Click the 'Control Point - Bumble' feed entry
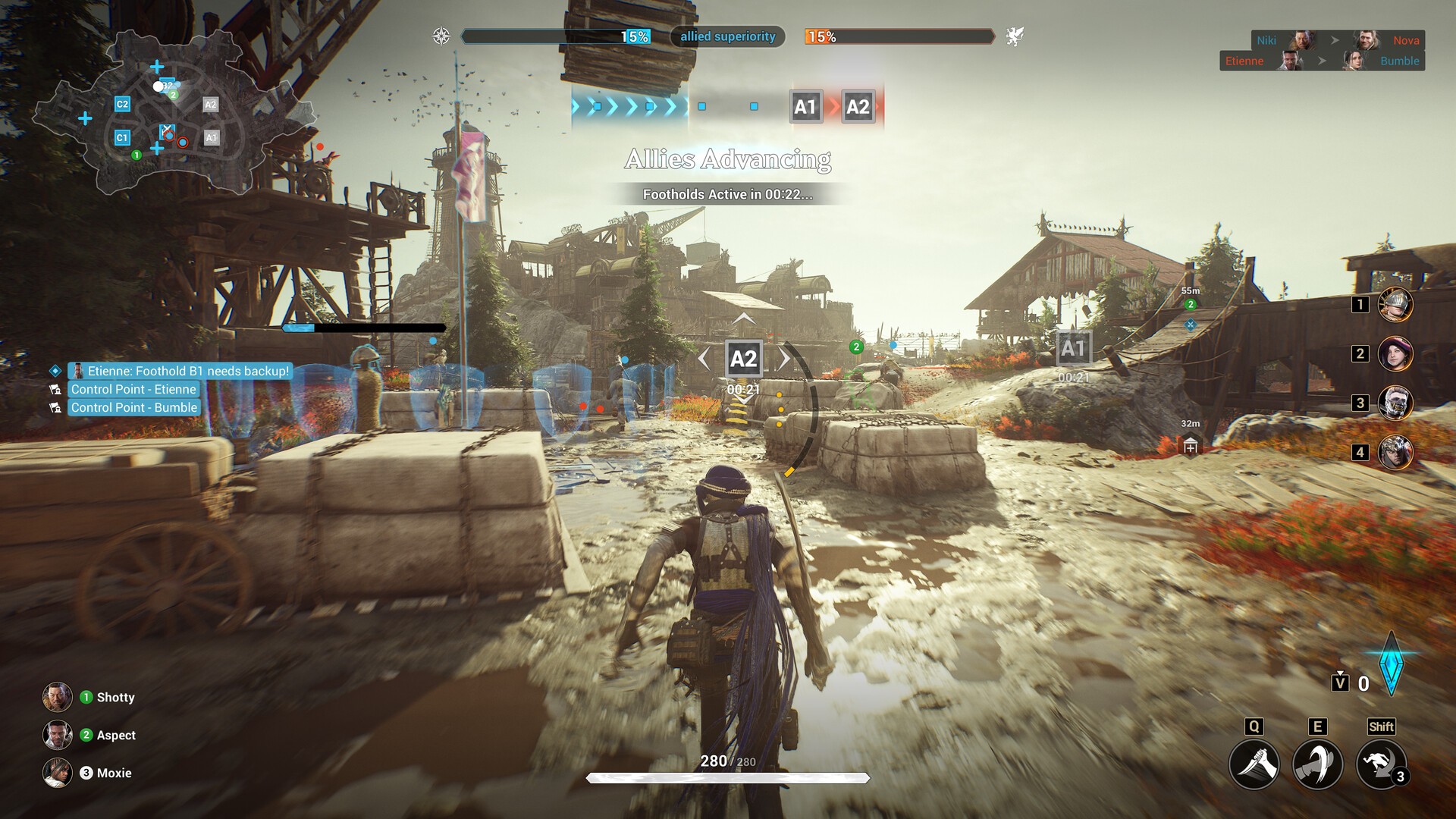This screenshot has width=1456, height=819. pos(133,407)
